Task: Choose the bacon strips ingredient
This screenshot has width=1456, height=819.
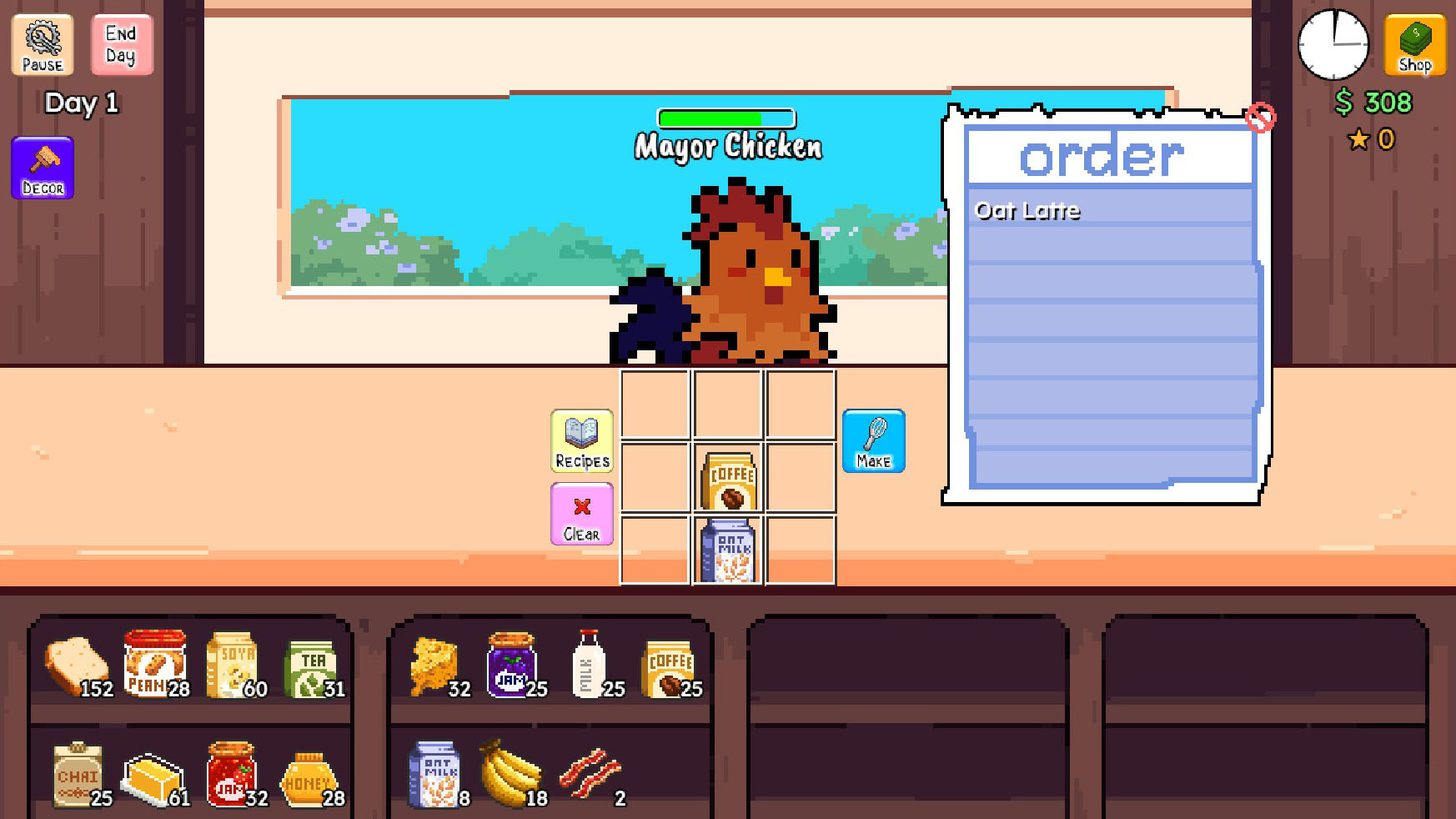Action: click(590, 773)
